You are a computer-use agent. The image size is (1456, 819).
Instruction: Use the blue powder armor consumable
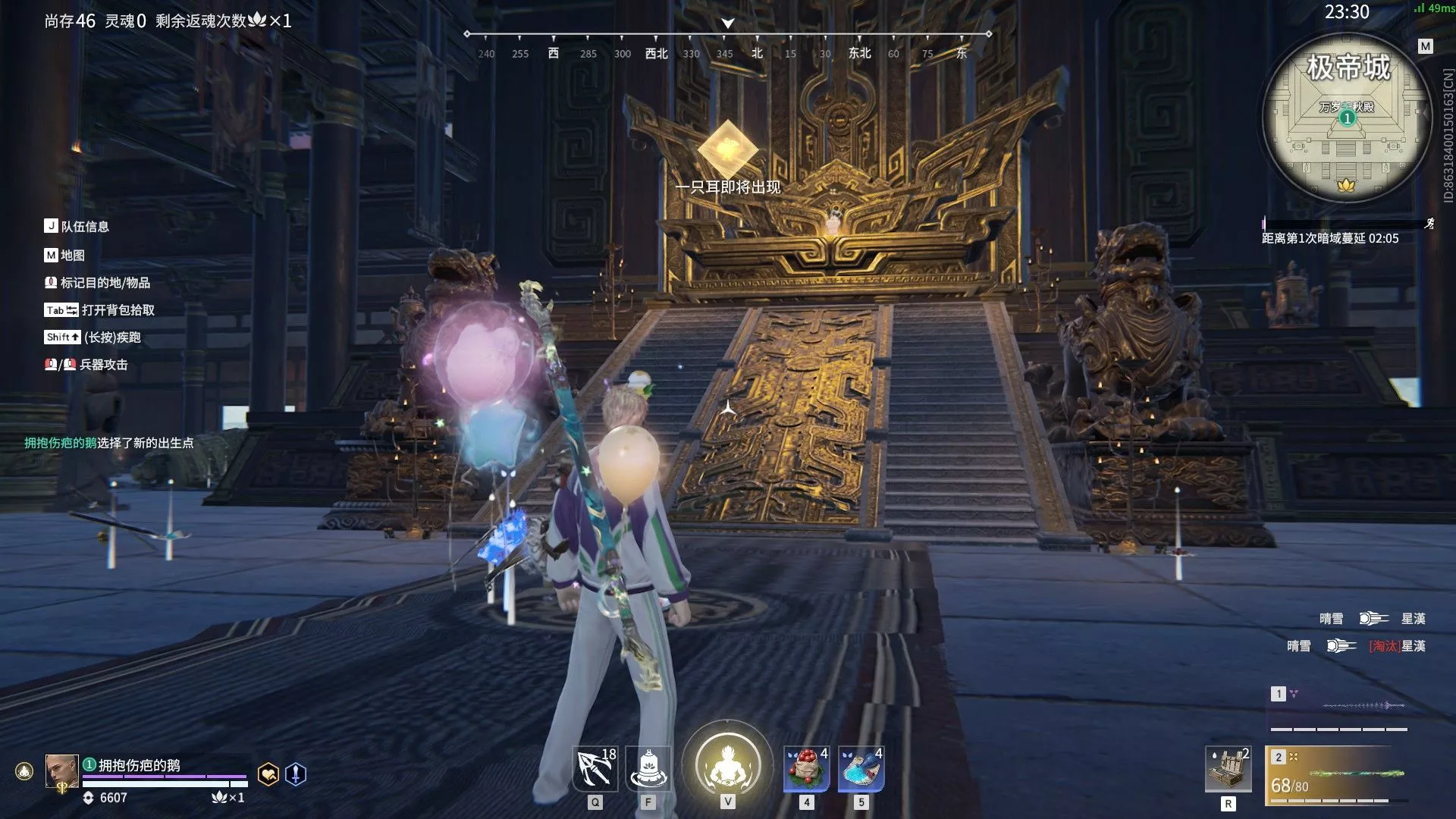(x=861, y=769)
